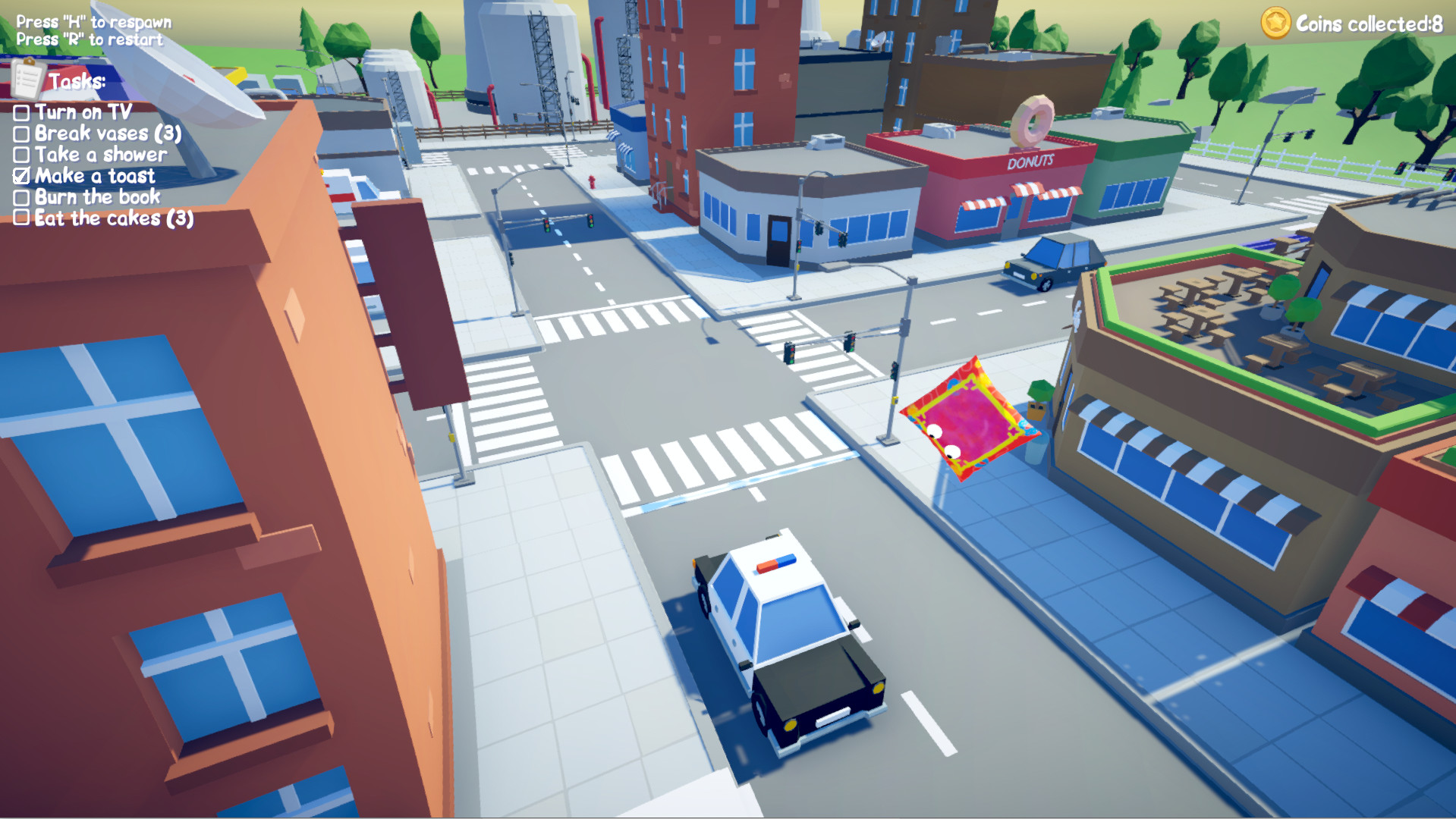Check the Break vases (3) task
This screenshot has width=1456, height=819.
coord(20,134)
